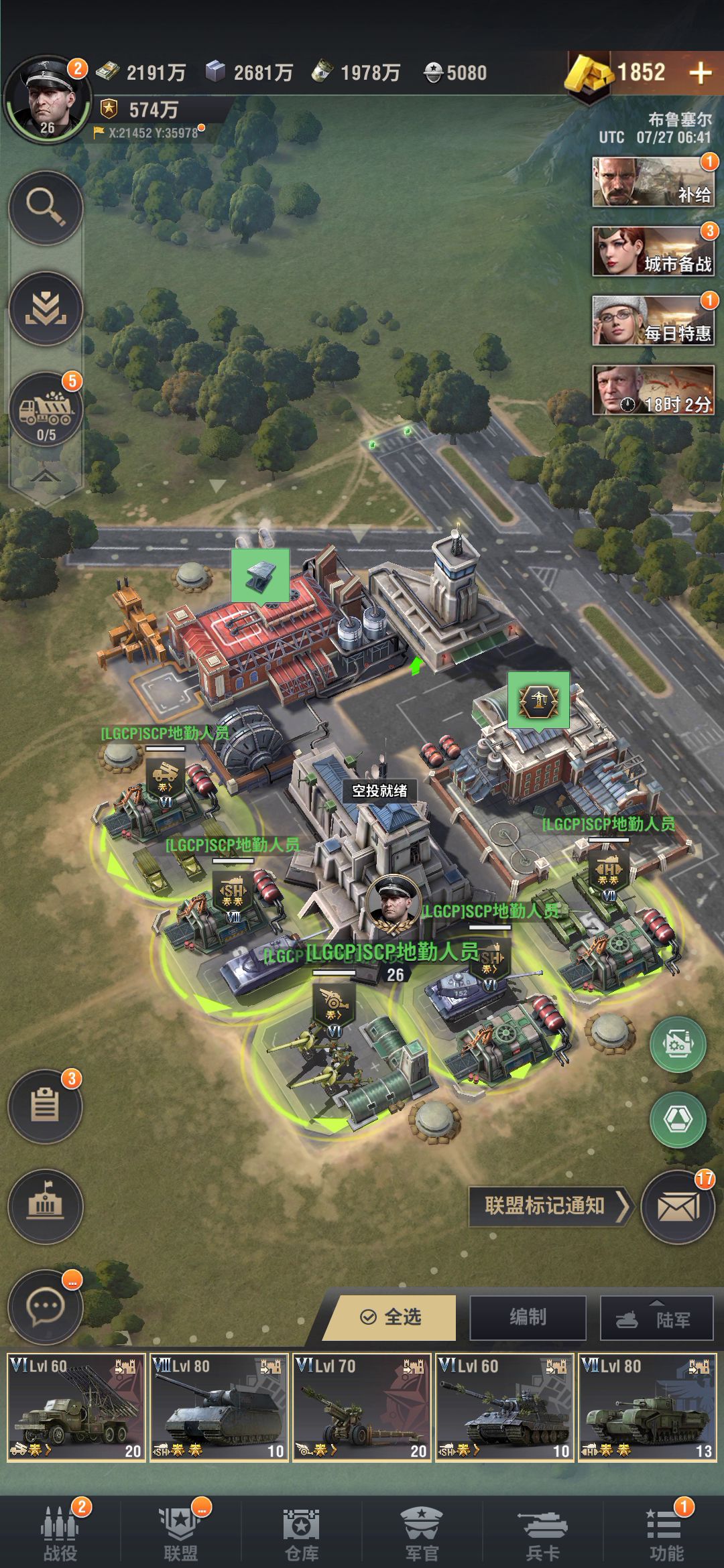Open the 编制 formation button
Image resolution: width=724 pixels, height=1568 pixels.
tap(528, 1317)
